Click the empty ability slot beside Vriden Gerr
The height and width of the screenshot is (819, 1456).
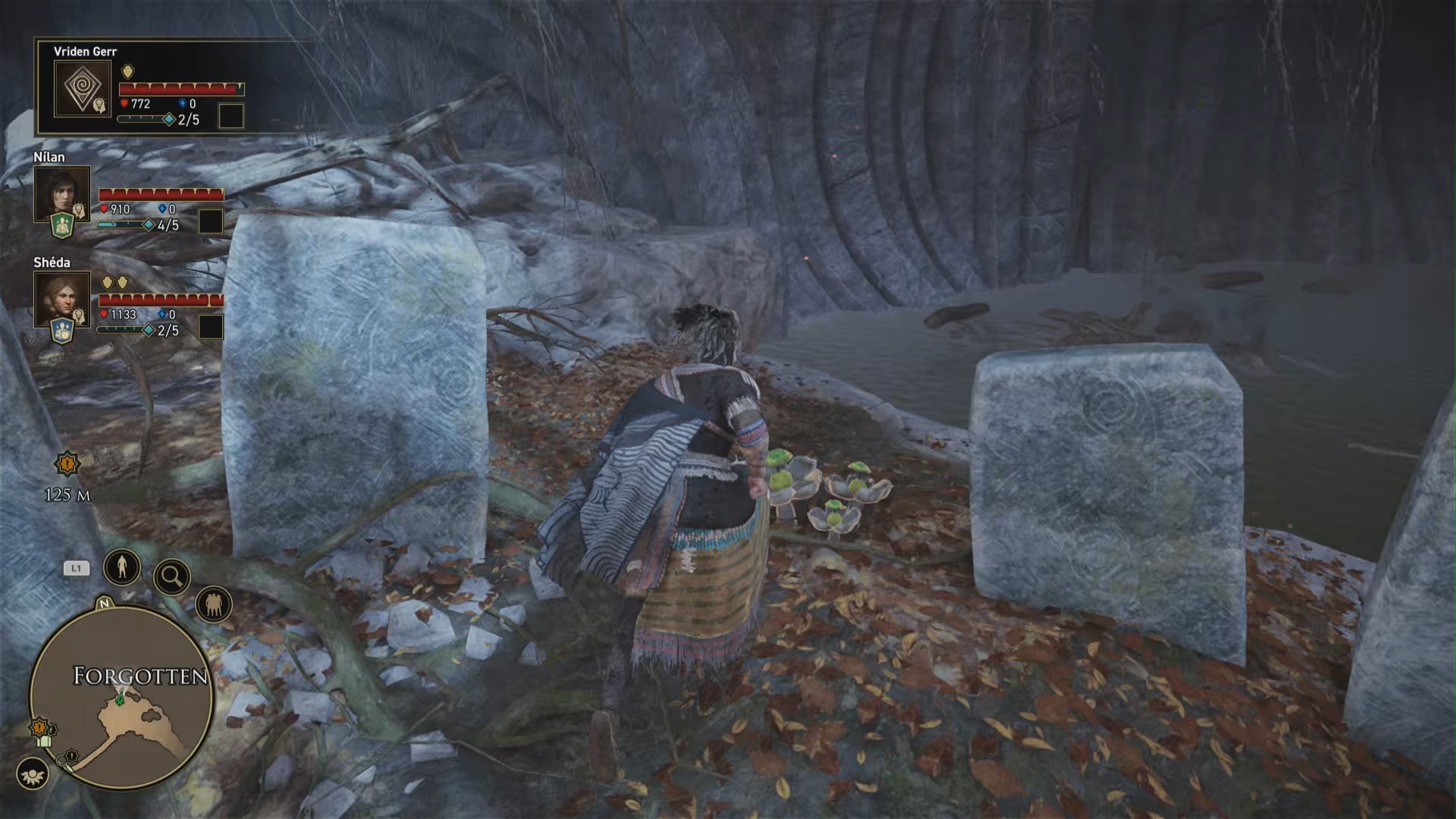231,116
